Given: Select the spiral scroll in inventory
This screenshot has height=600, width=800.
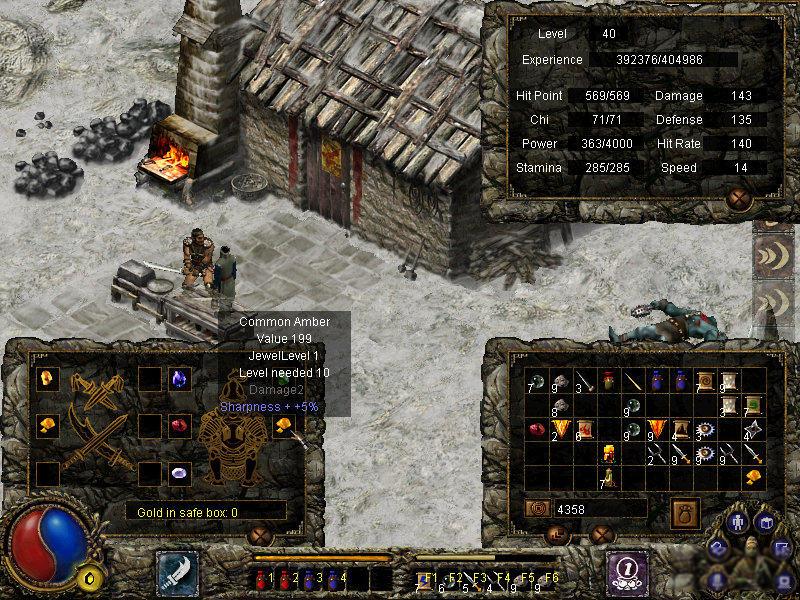Looking at the screenshot, I should coord(706,381).
